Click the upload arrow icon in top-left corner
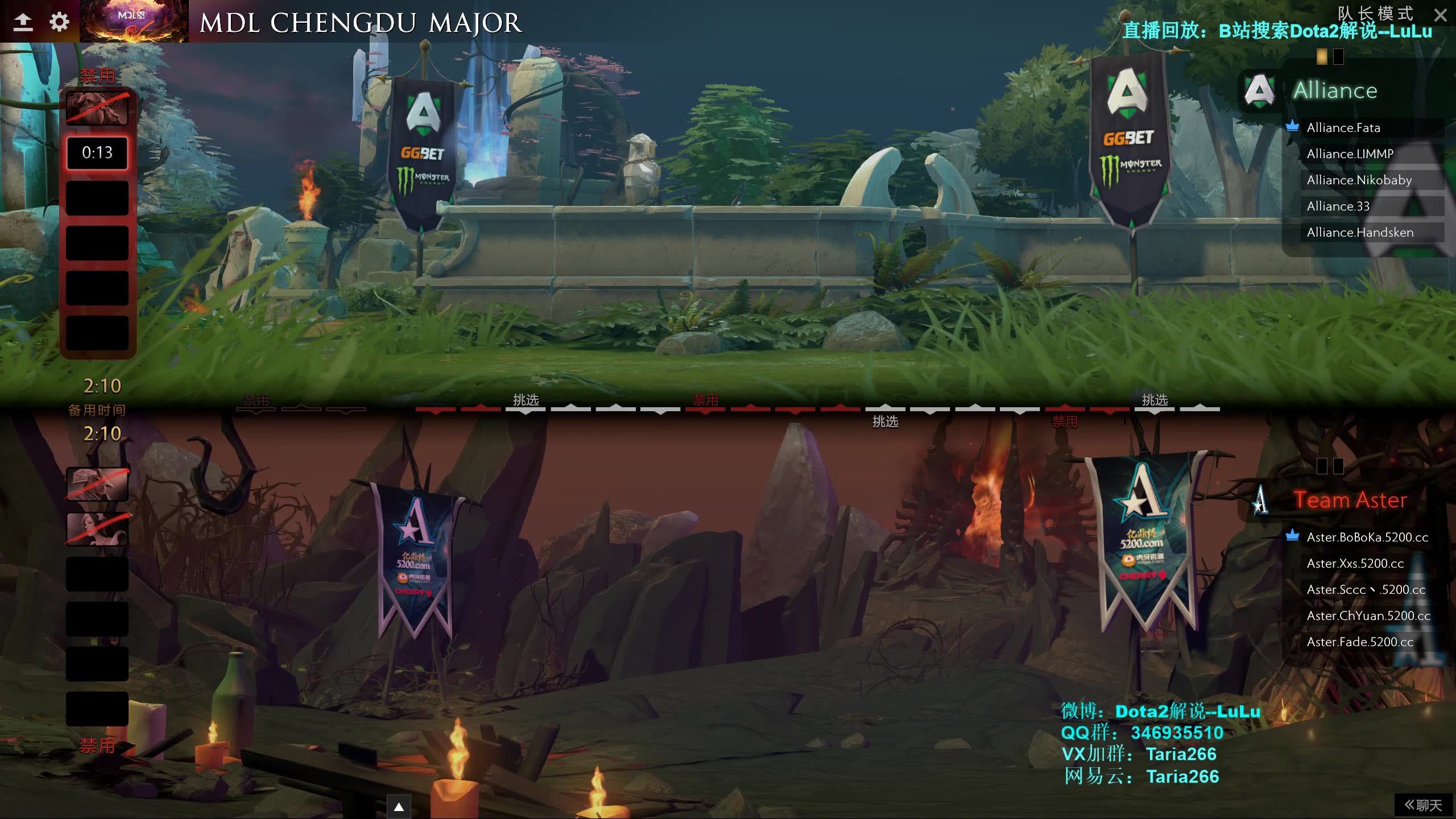This screenshot has height=819, width=1456. coord(23,22)
